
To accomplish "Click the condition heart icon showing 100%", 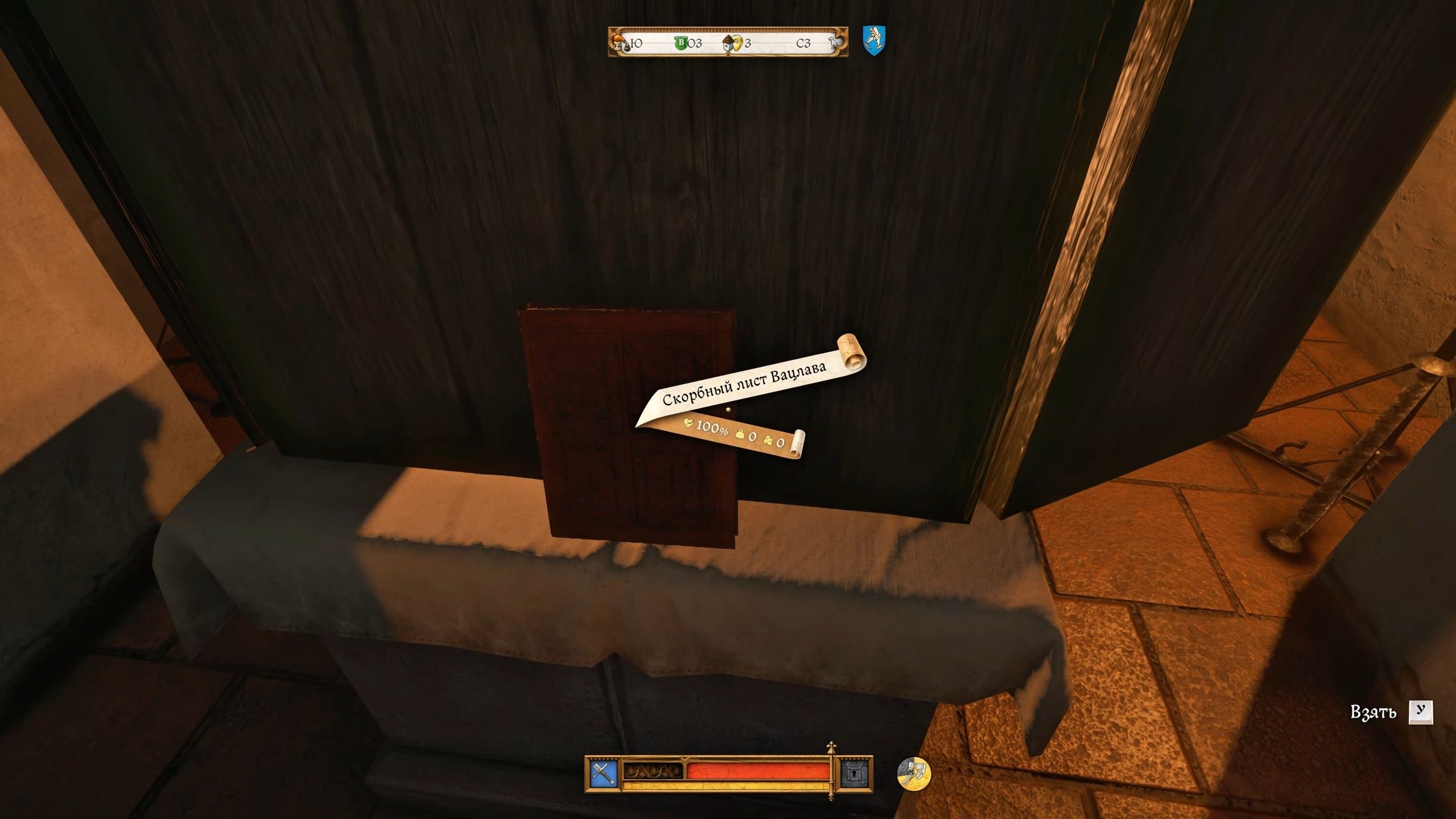I will coord(689,423).
